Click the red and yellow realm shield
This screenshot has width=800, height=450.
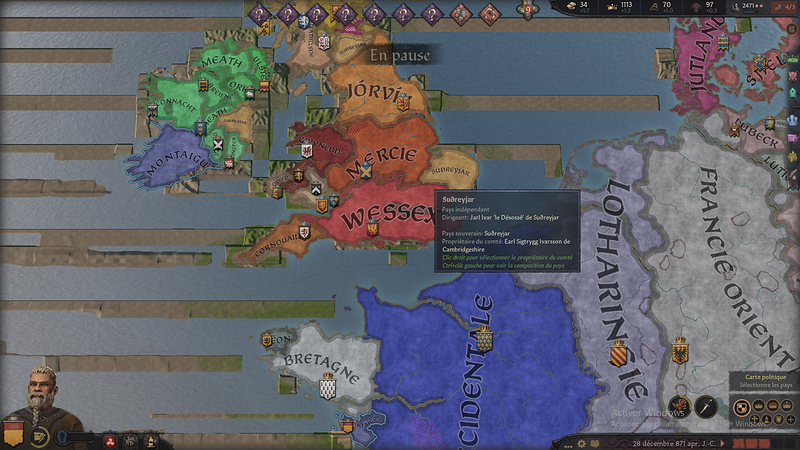tap(13, 434)
